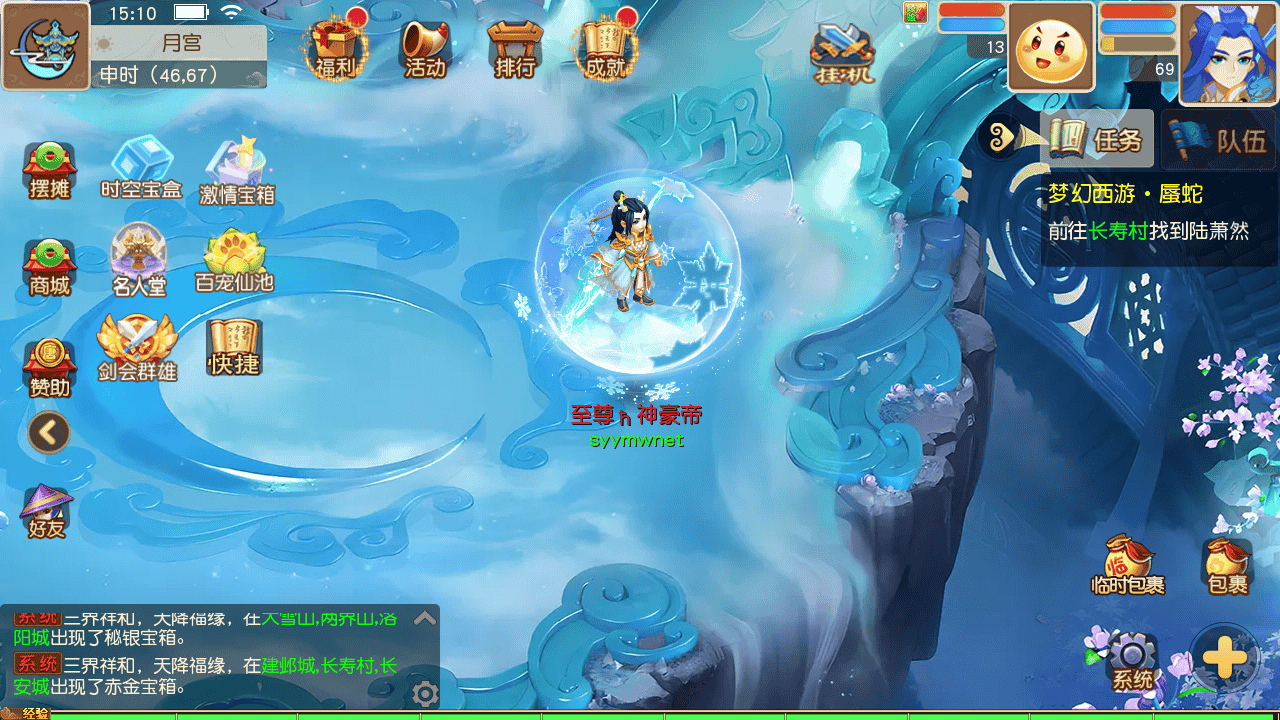Collapse the left menu with arrow button
Image resolution: width=1280 pixels, height=720 pixels.
(x=49, y=433)
